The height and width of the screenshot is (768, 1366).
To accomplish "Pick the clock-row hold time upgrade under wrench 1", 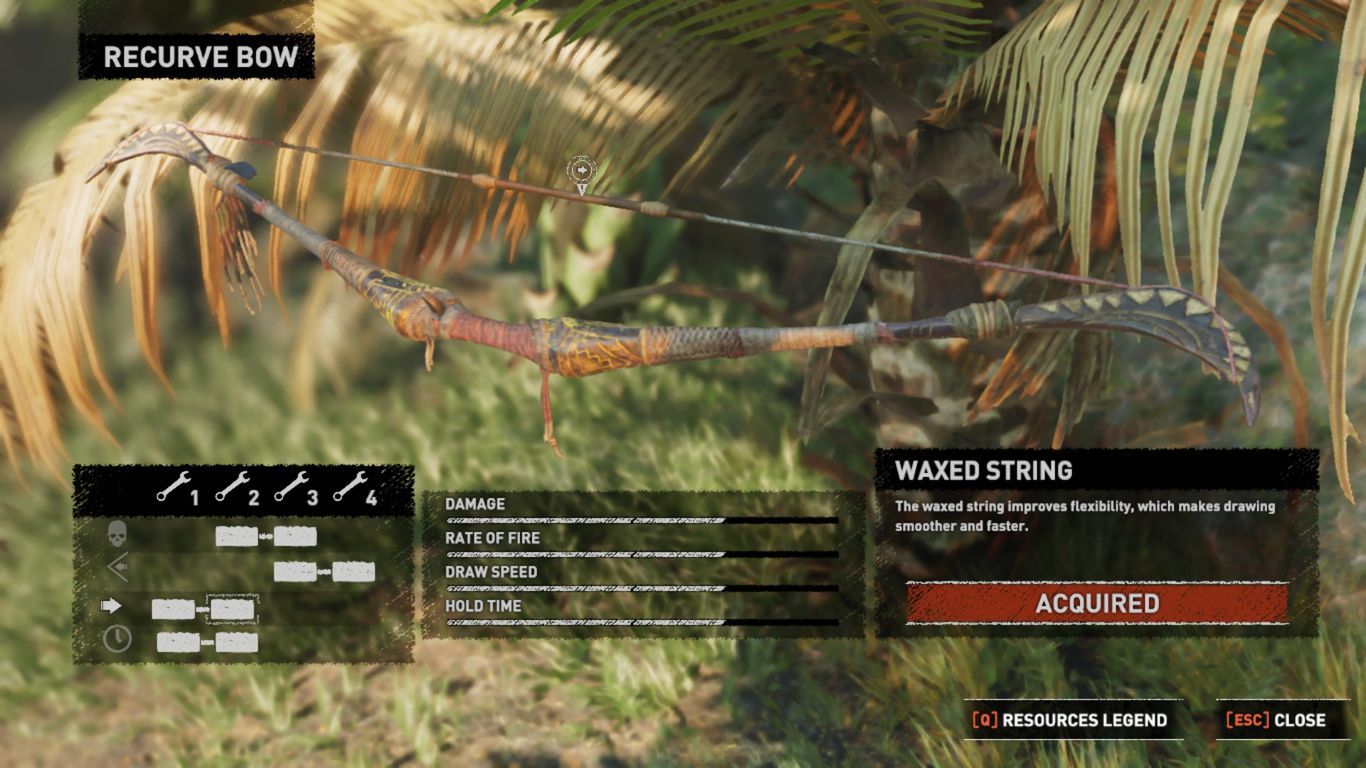I will (177, 642).
